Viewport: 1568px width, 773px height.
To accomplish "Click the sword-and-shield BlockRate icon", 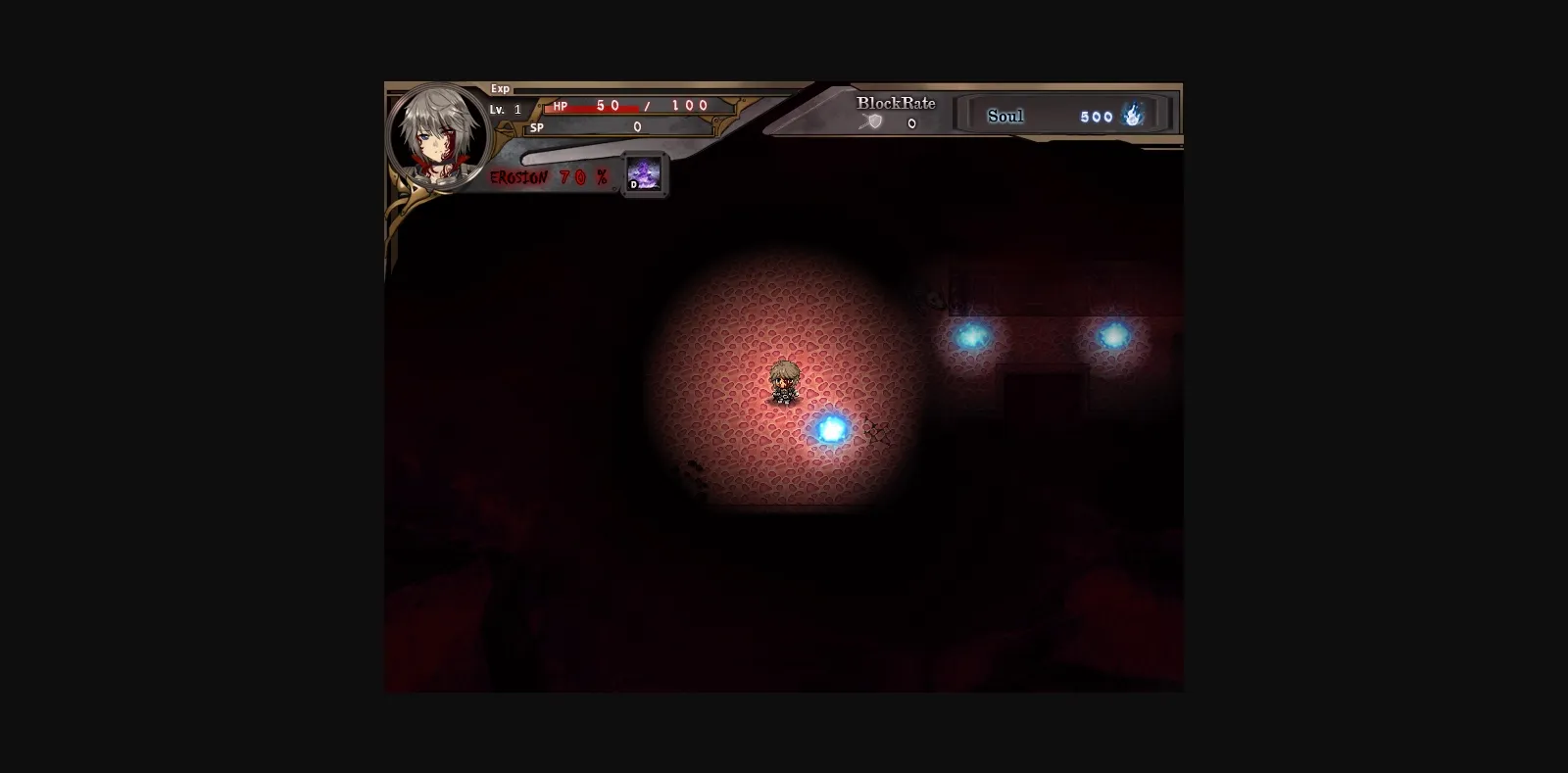I will 868,121.
